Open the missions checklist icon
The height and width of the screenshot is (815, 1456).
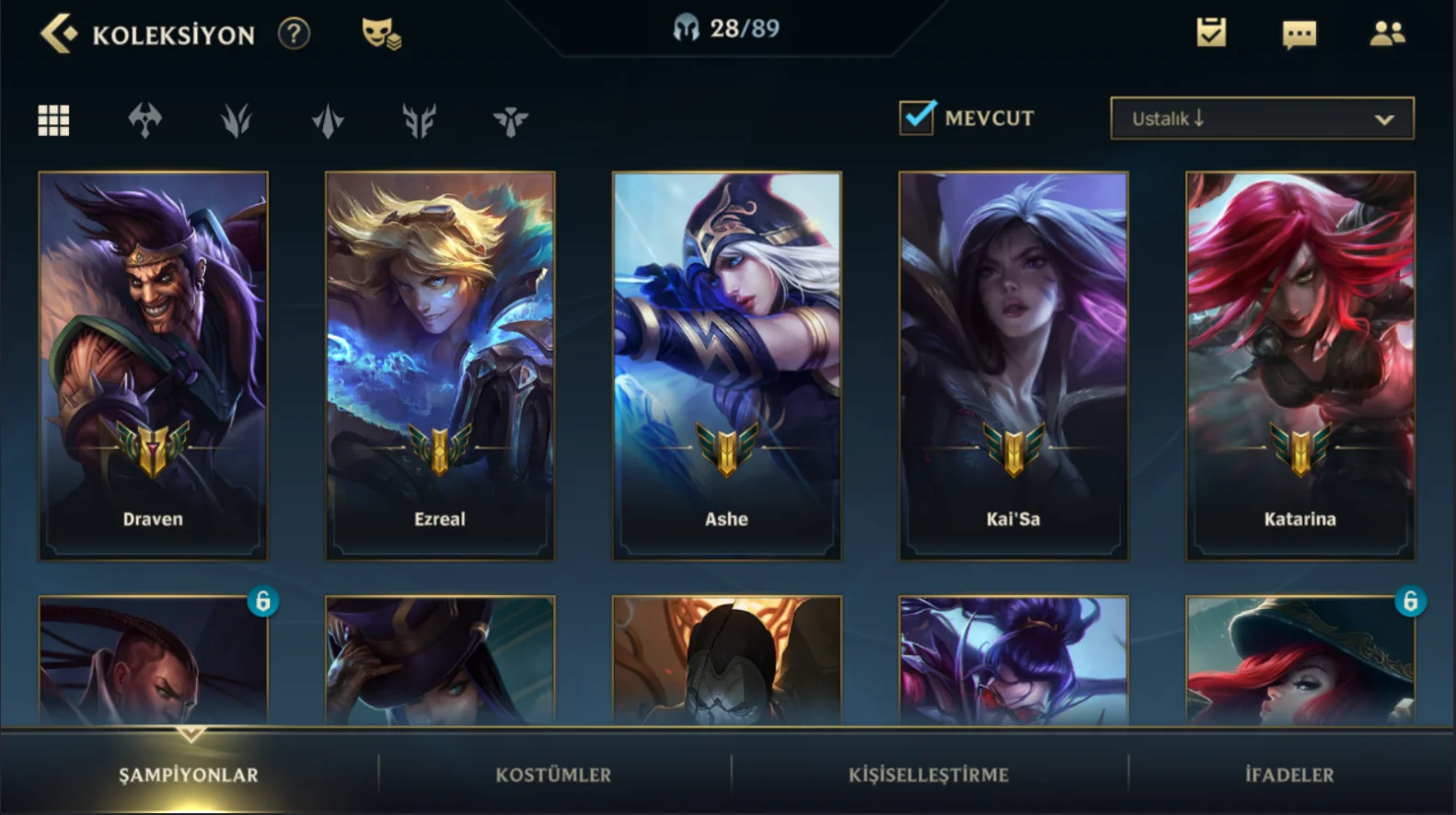pos(1210,33)
